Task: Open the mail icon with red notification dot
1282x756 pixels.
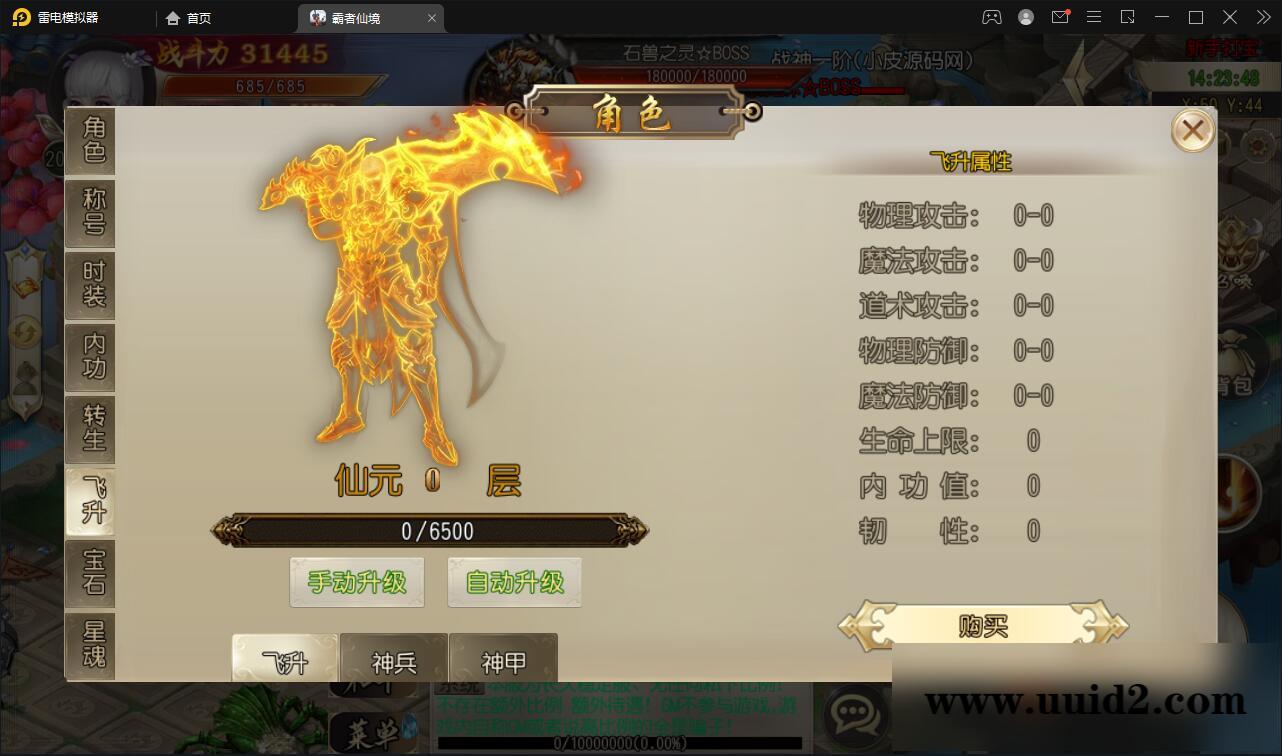Action: click(x=1060, y=17)
